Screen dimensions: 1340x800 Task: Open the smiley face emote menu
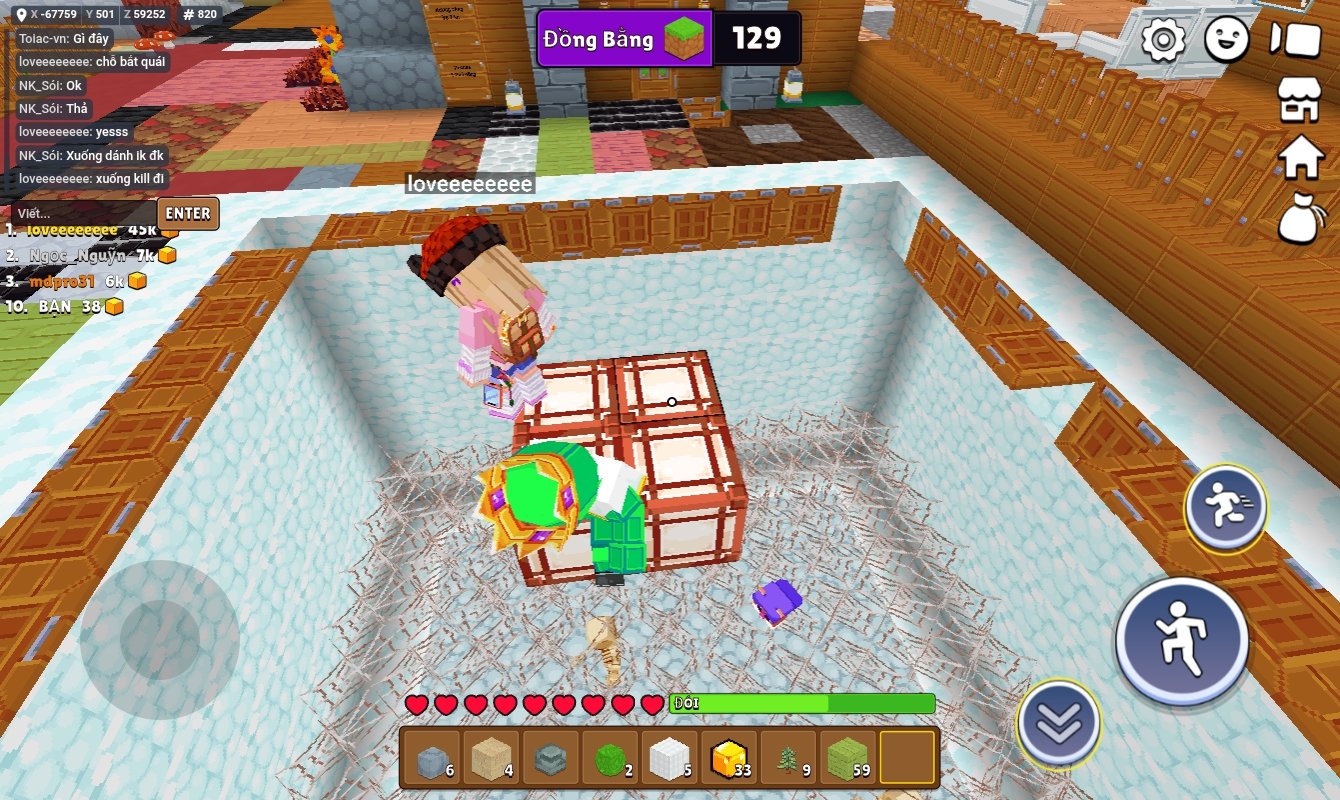pyautogui.click(x=1226, y=40)
